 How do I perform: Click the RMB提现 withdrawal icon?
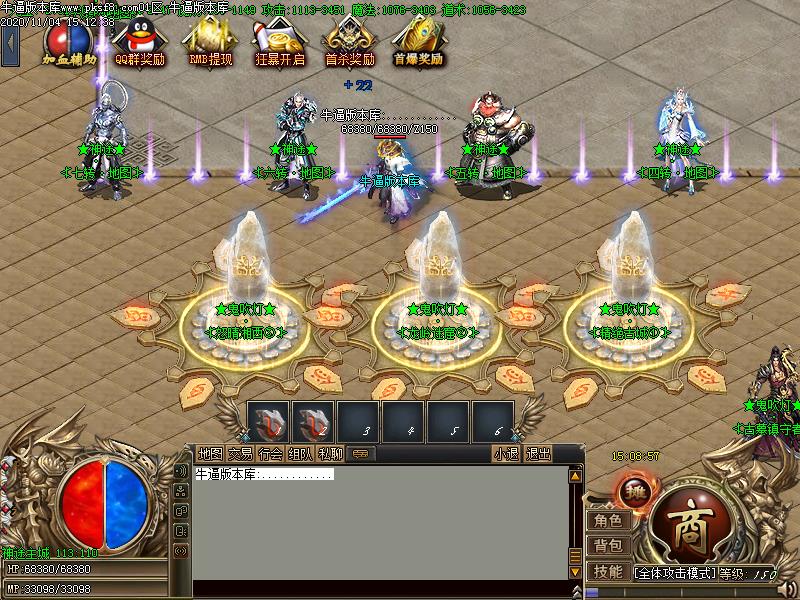coord(210,42)
